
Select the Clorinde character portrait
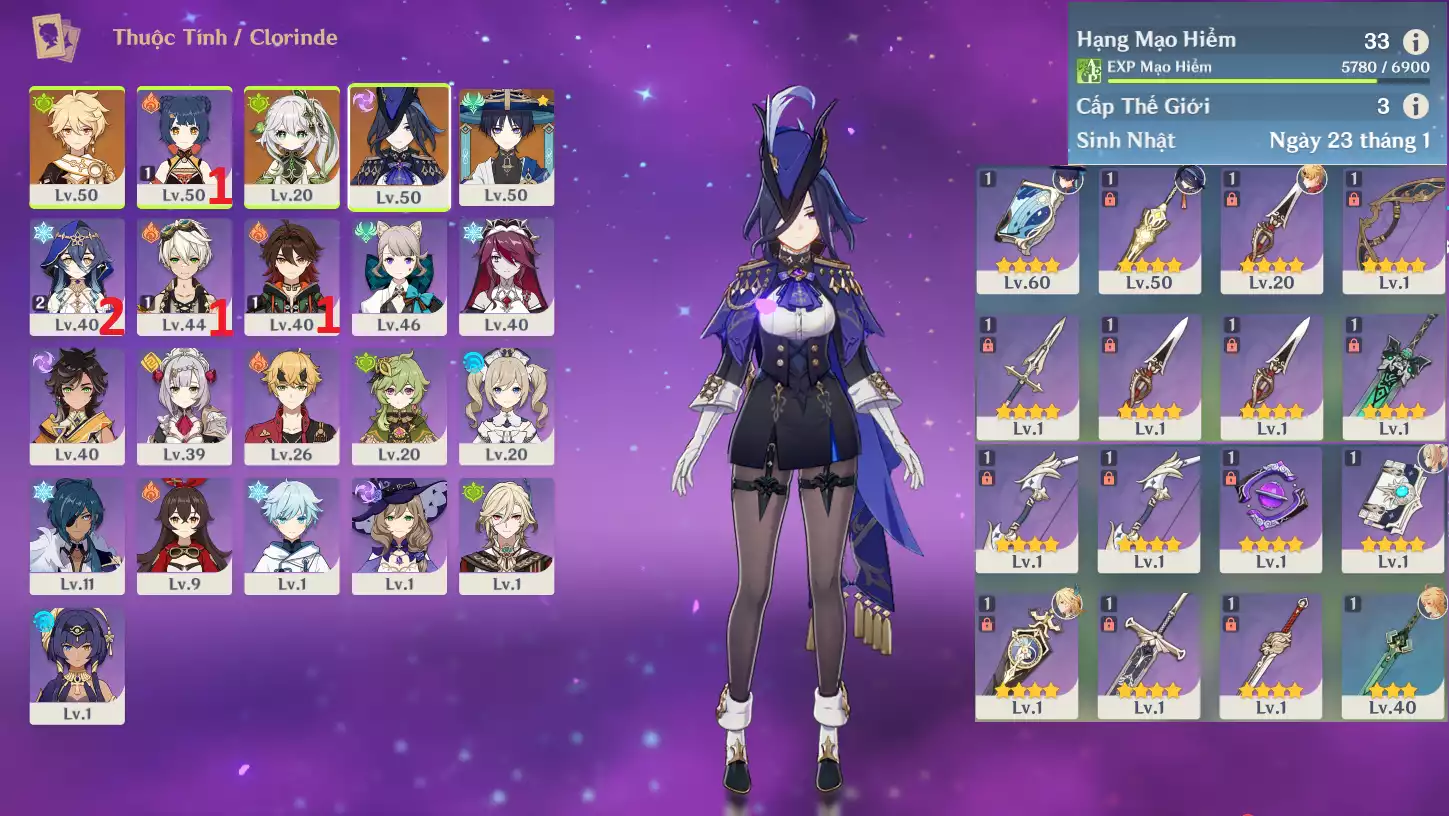(x=398, y=146)
